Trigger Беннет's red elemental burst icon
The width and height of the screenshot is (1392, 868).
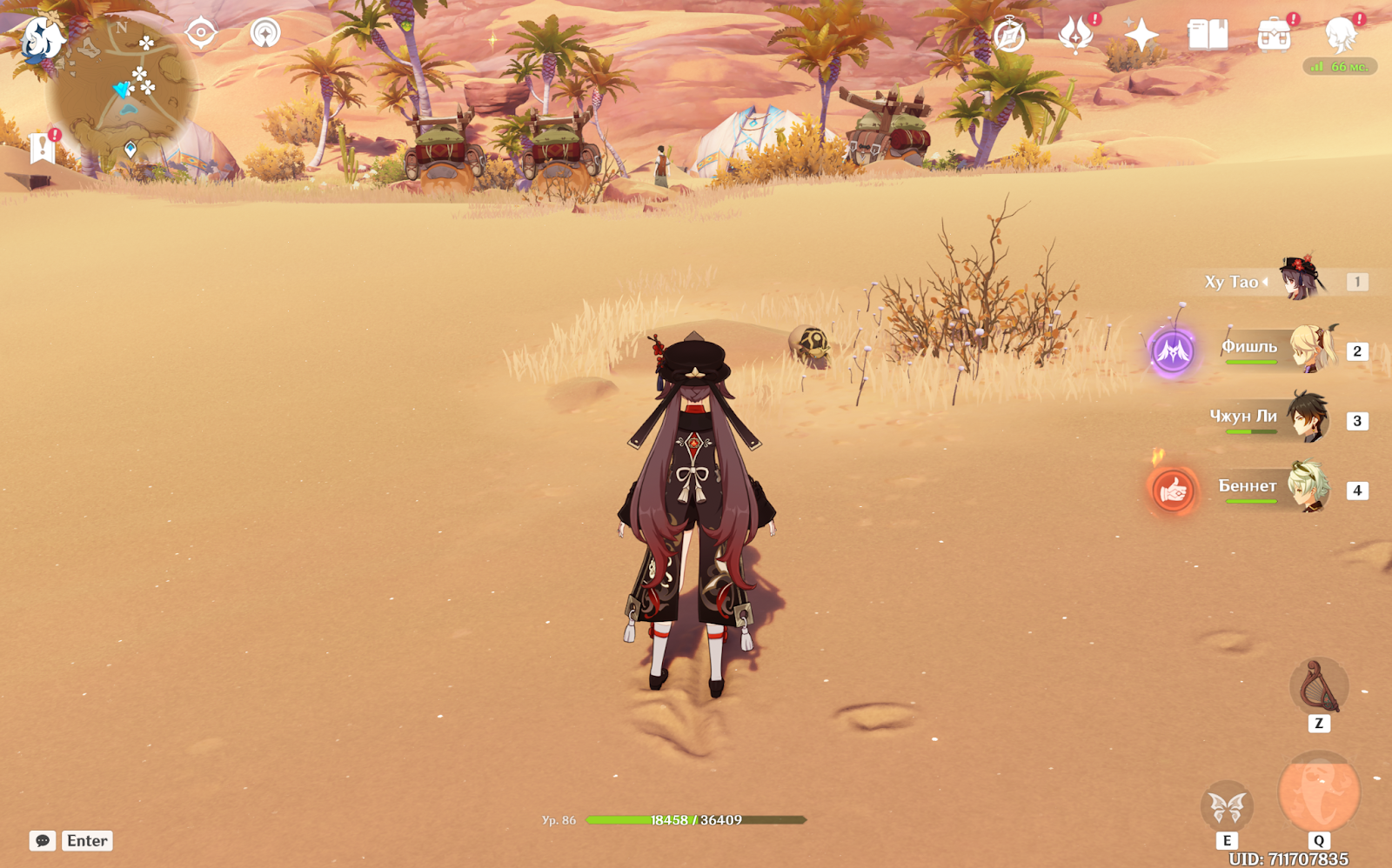(x=1173, y=491)
